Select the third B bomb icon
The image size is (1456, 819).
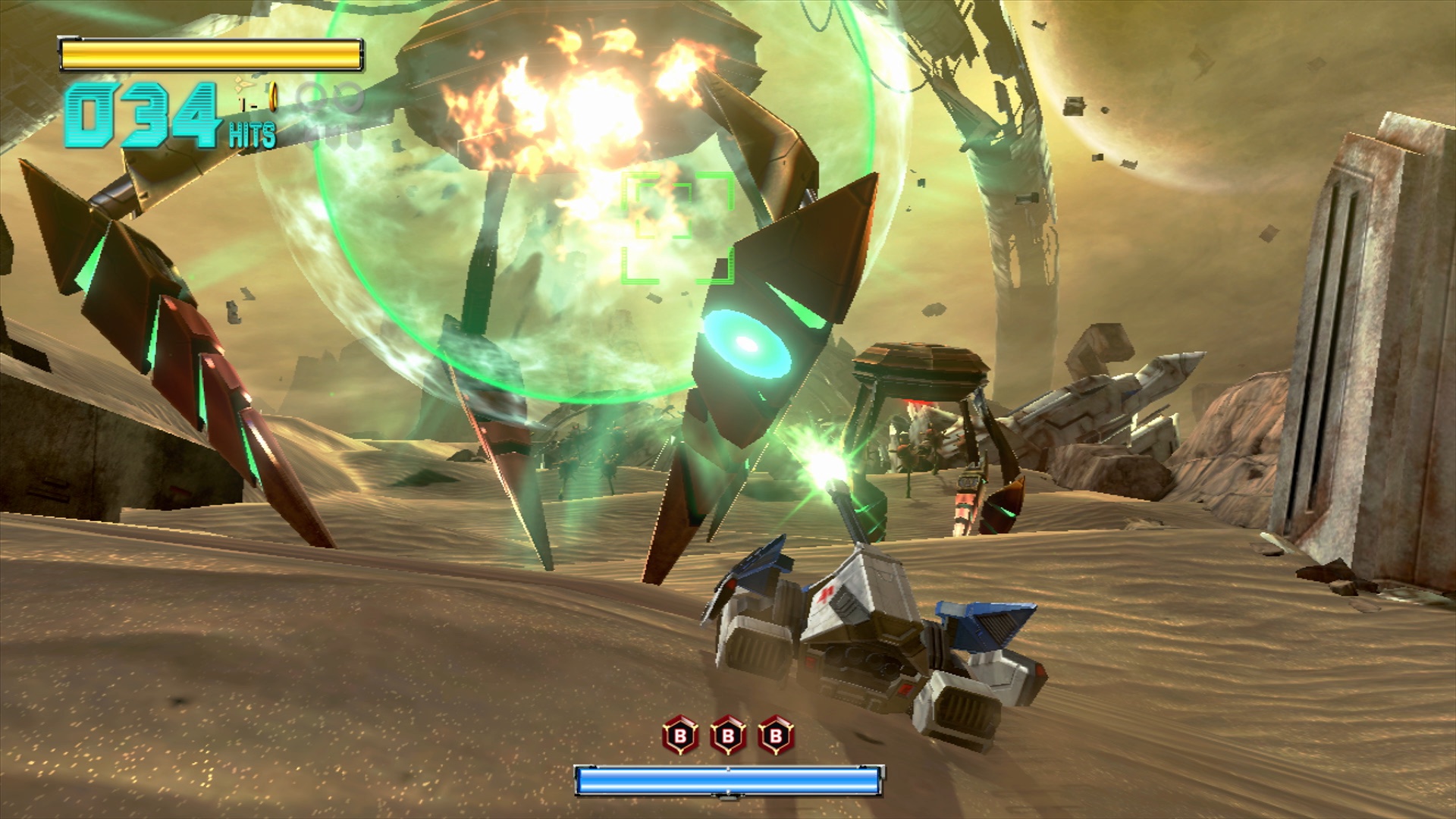tap(775, 734)
